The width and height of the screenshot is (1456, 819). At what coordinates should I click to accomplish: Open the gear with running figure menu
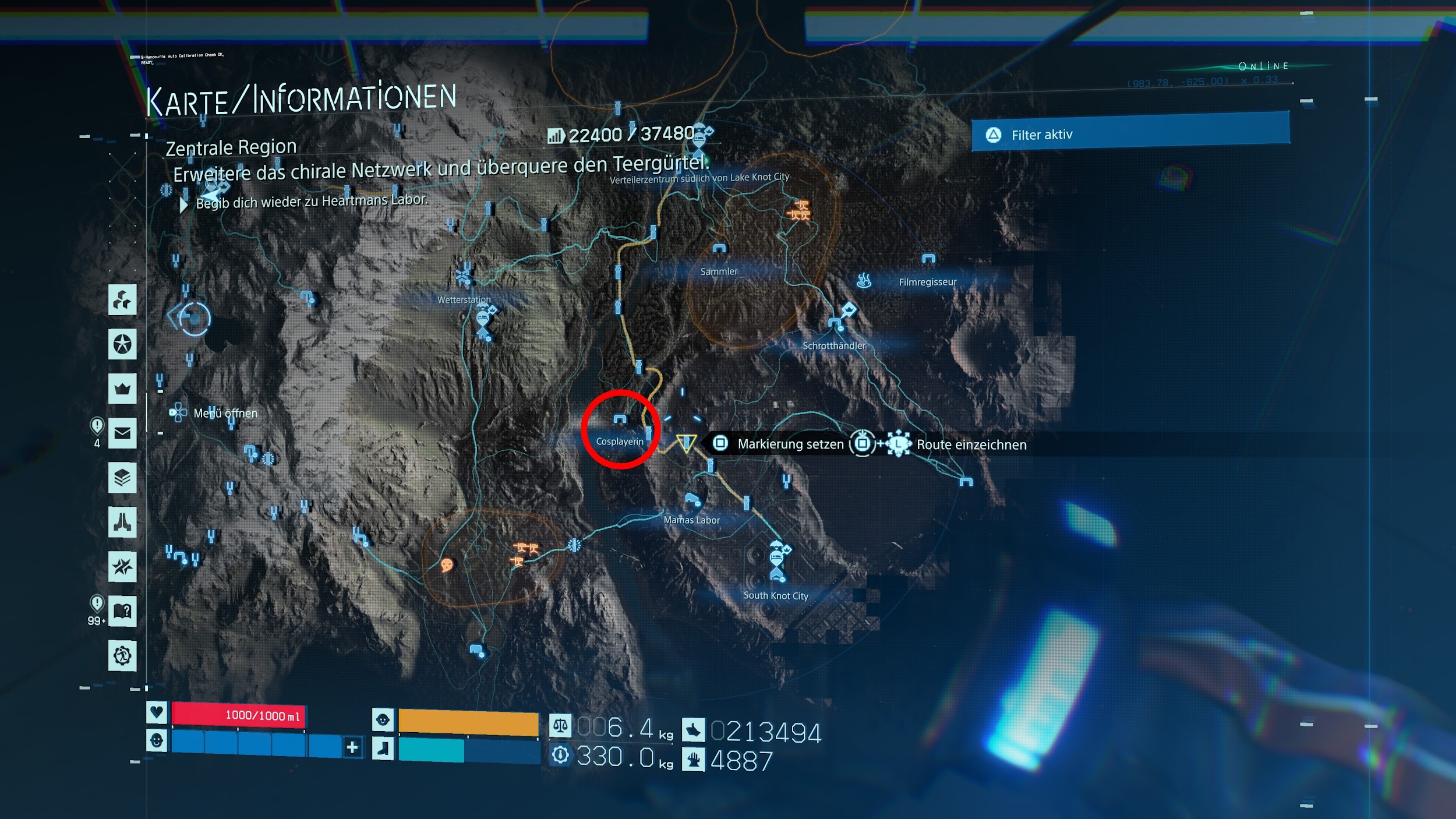tap(122, 656)
